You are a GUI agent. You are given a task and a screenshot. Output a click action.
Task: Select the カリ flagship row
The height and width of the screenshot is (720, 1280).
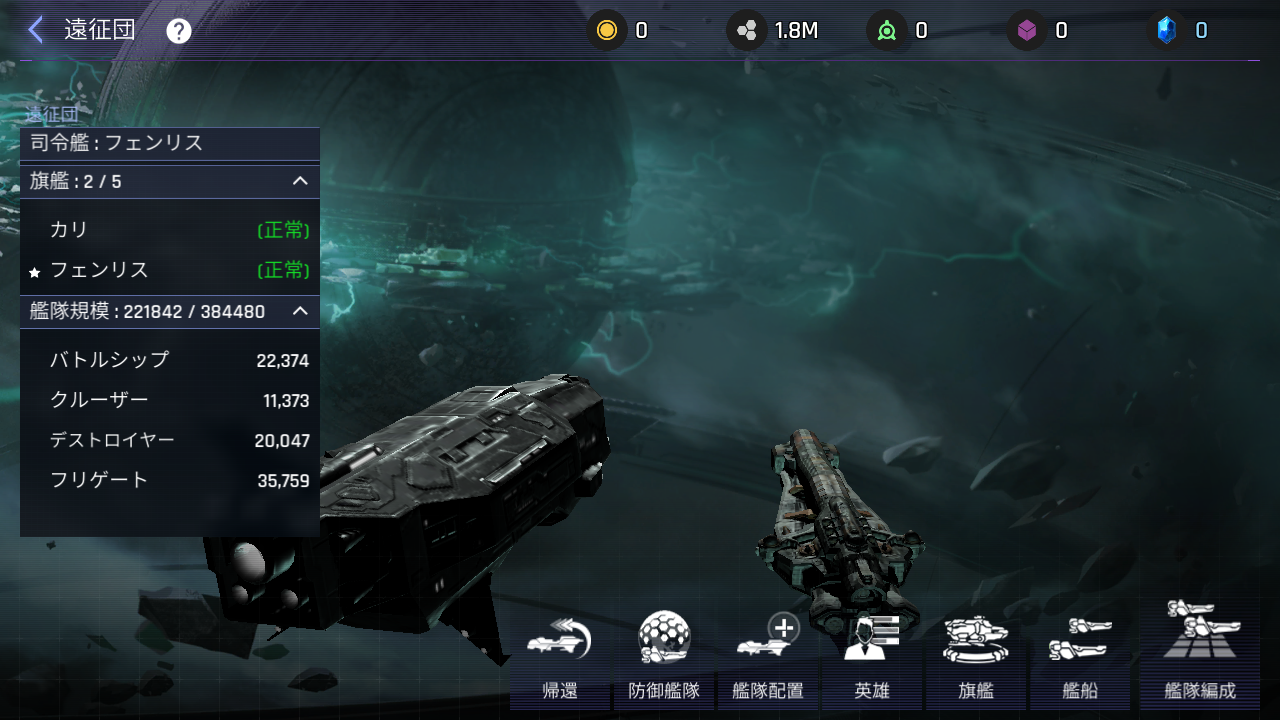[170, 230]
